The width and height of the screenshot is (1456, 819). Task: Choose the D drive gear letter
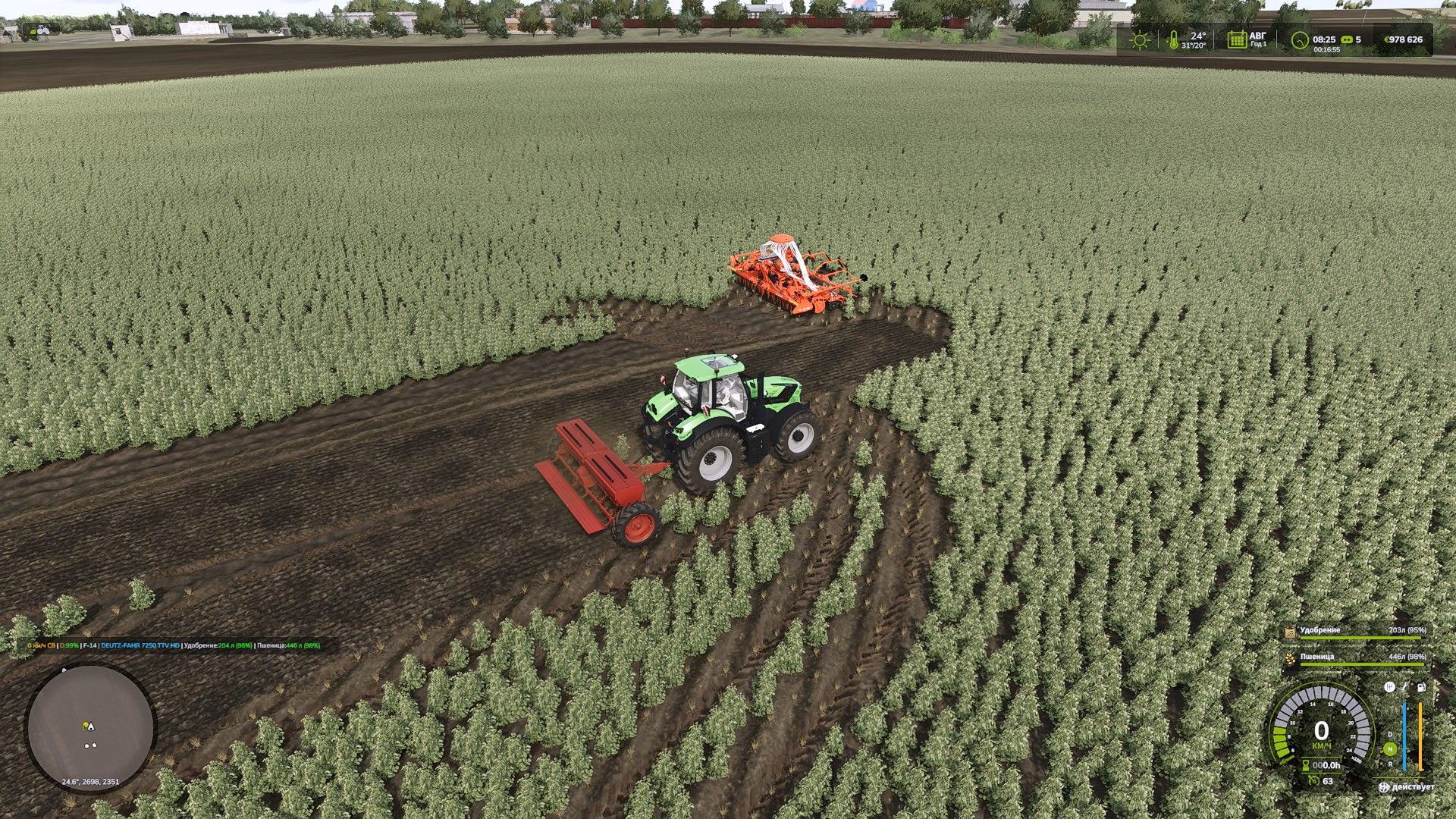point(1390,734)
